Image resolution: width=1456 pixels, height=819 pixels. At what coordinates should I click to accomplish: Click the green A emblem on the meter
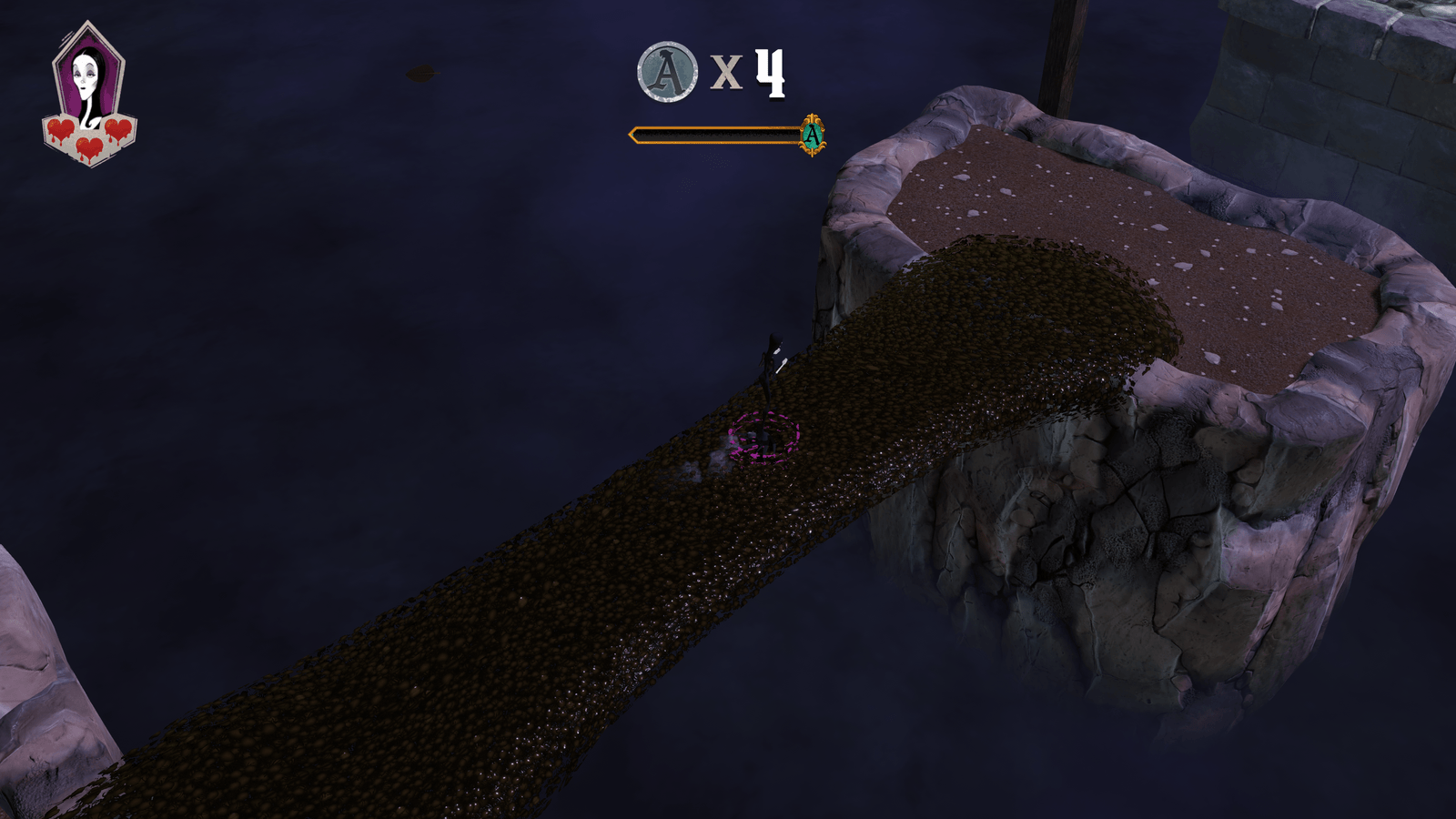(x=812, y=136)
